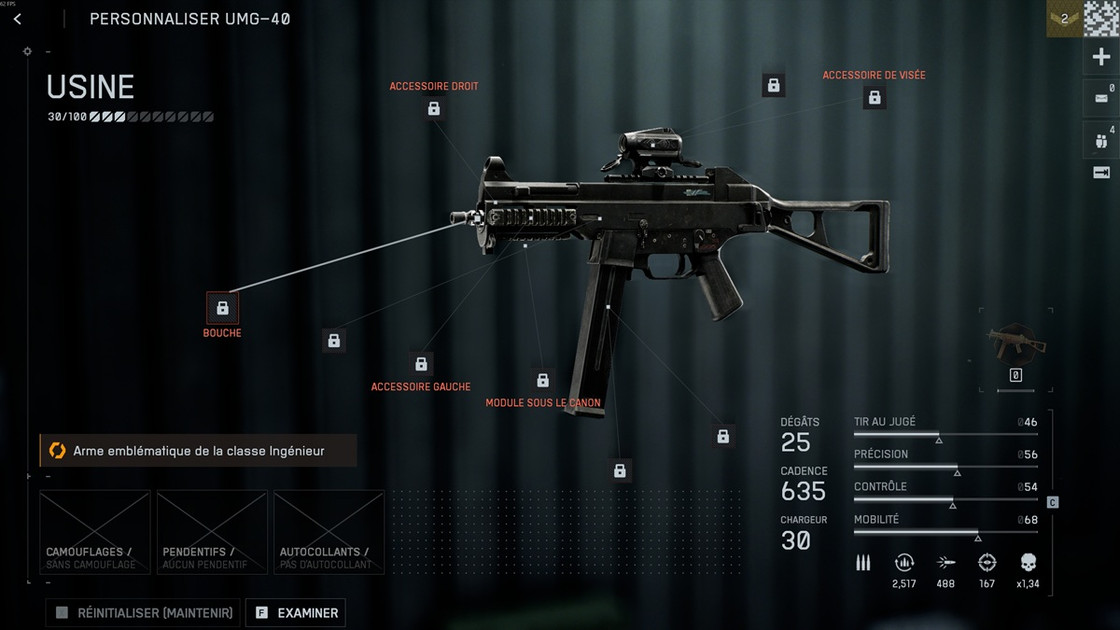Open the Module sous le canon slot
Image resolution: width=1120 pixels, height=630 pixels.
pyautogui.click(x=543, y=380)
